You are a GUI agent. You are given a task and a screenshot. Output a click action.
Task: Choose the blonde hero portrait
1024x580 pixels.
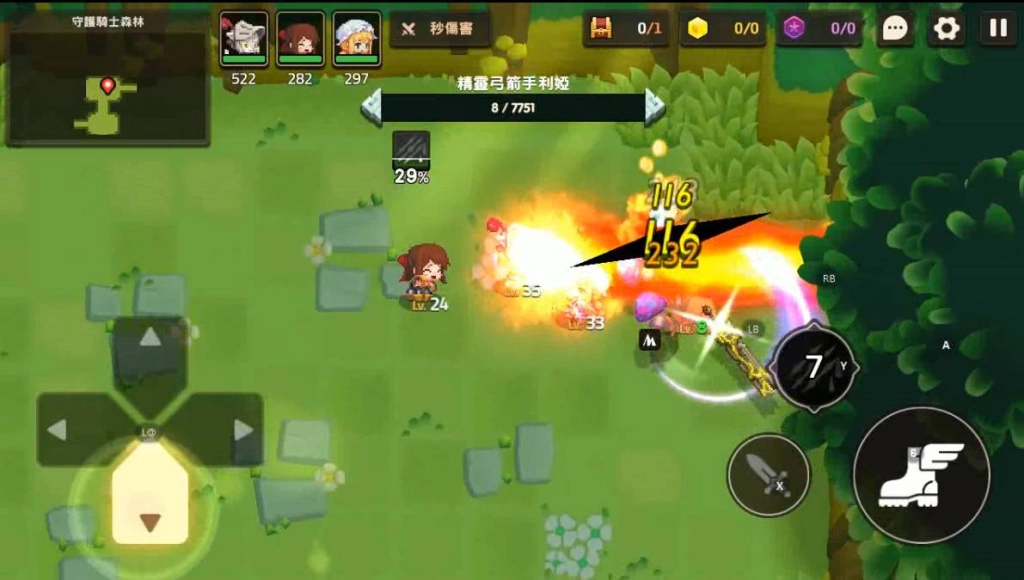click(356, 39)
